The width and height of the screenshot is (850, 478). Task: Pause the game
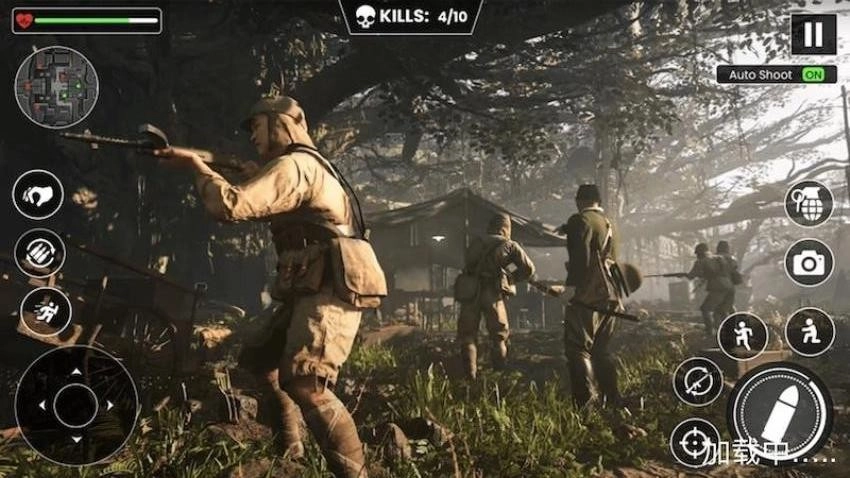[813, 34]
